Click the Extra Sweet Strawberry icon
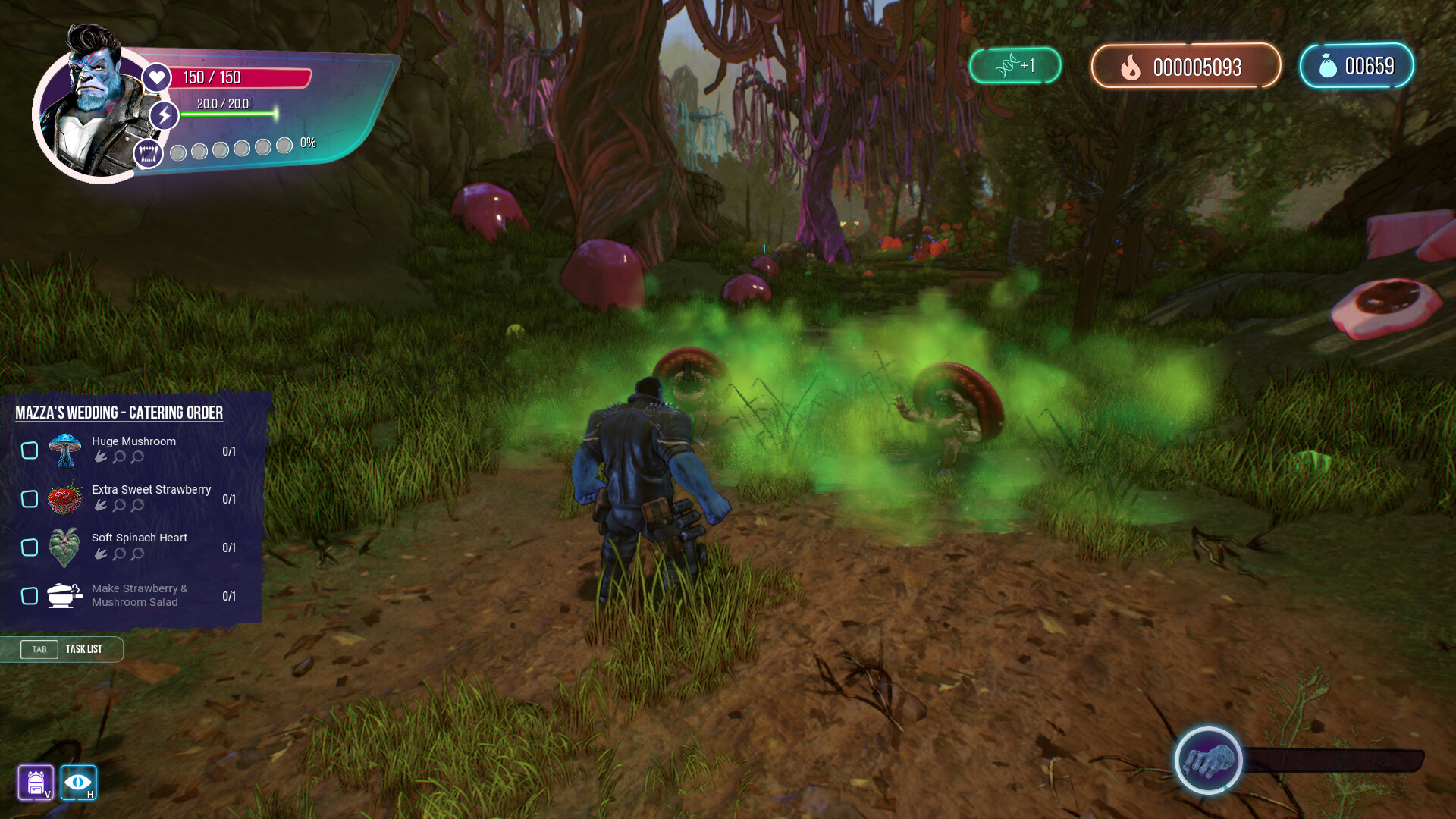The image size is (1456, 819). click(64, 498)
